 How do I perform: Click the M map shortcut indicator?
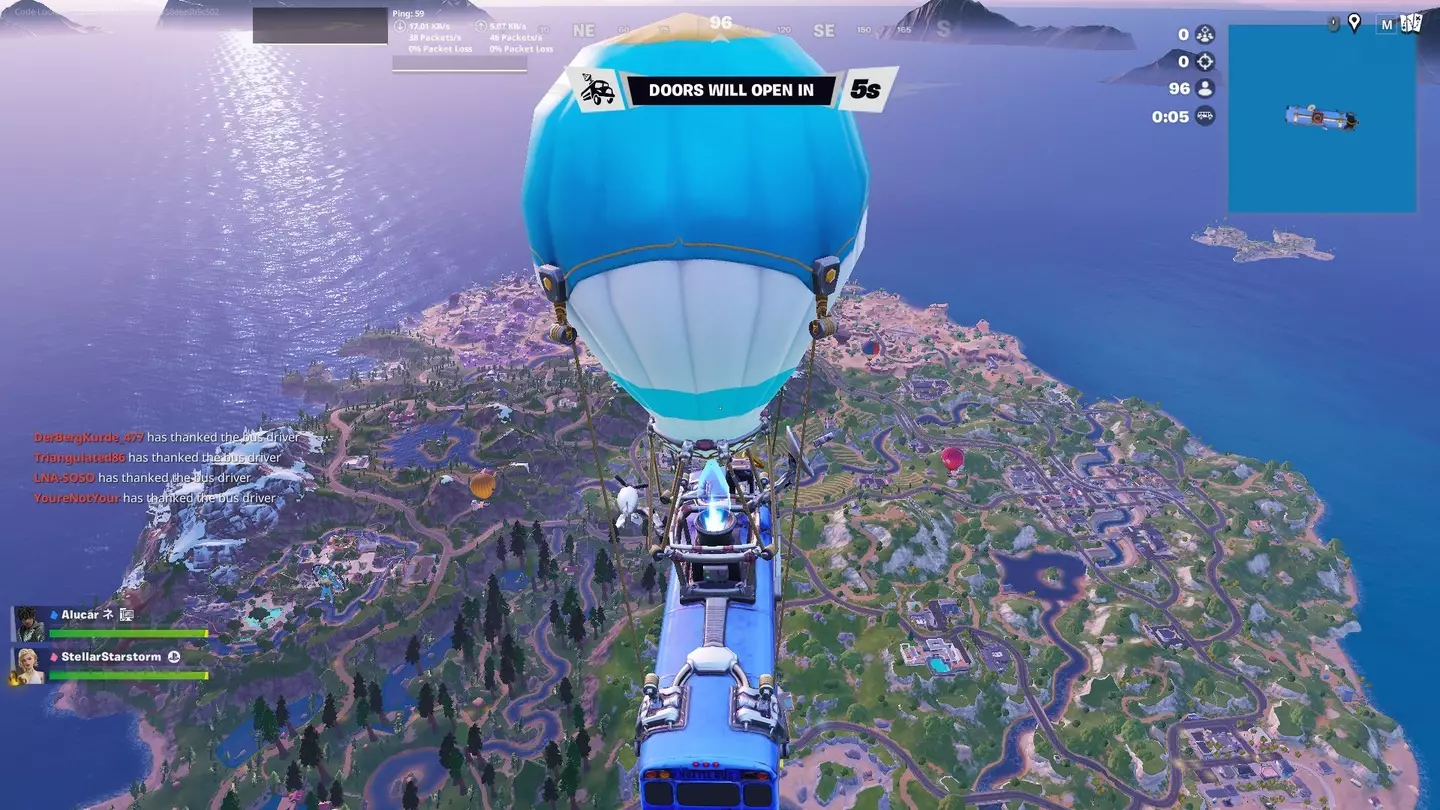pyautogui.click(x=1388, y=24)
